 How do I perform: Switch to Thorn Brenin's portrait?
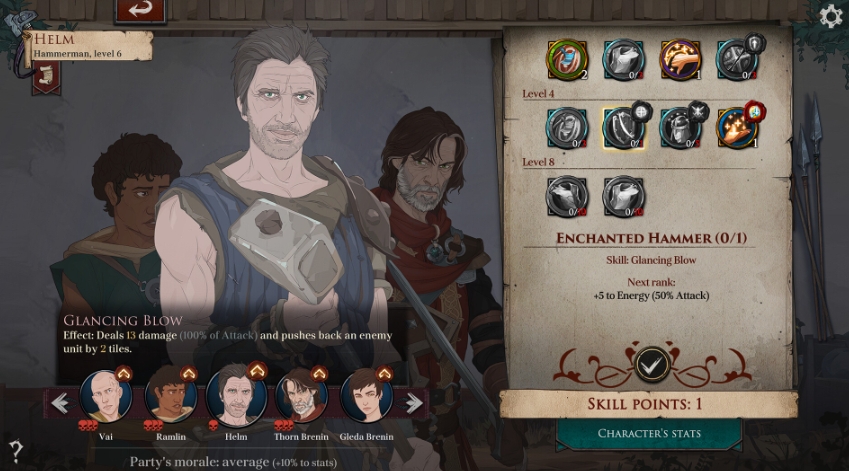(x=301, y=398)
